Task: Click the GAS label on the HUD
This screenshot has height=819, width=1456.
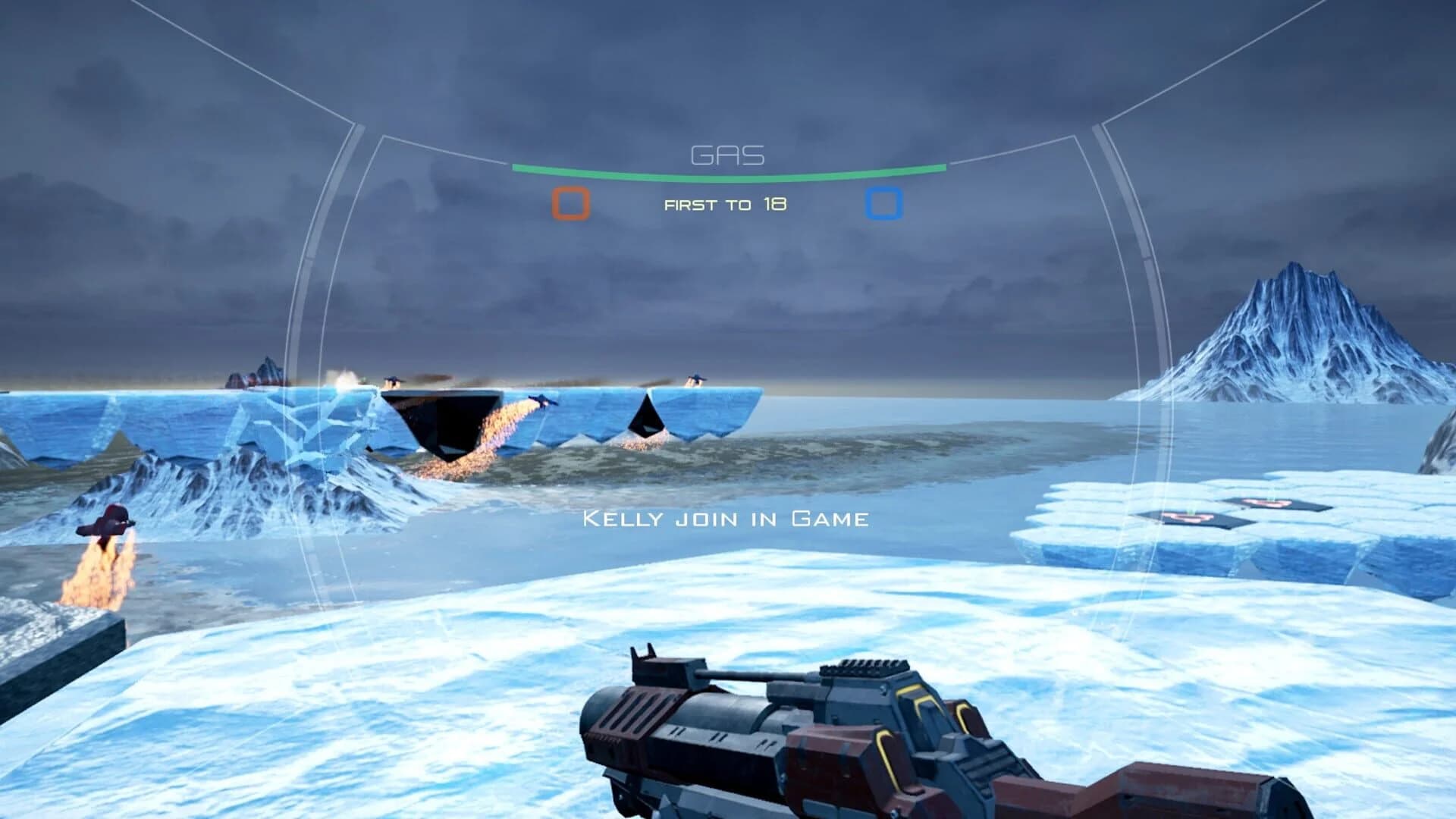Action: pos(726,154)
